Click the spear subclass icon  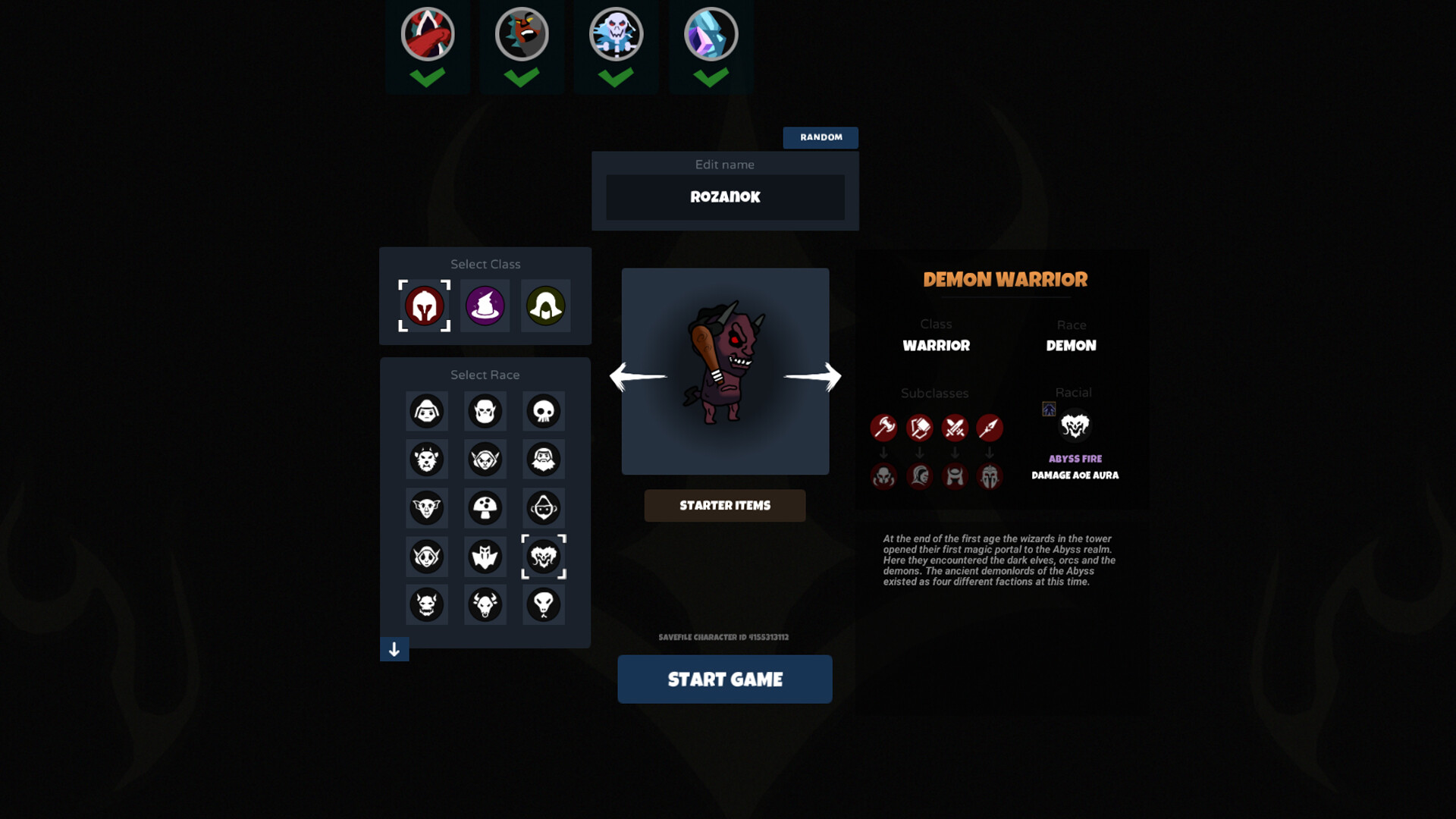point(990,428)
